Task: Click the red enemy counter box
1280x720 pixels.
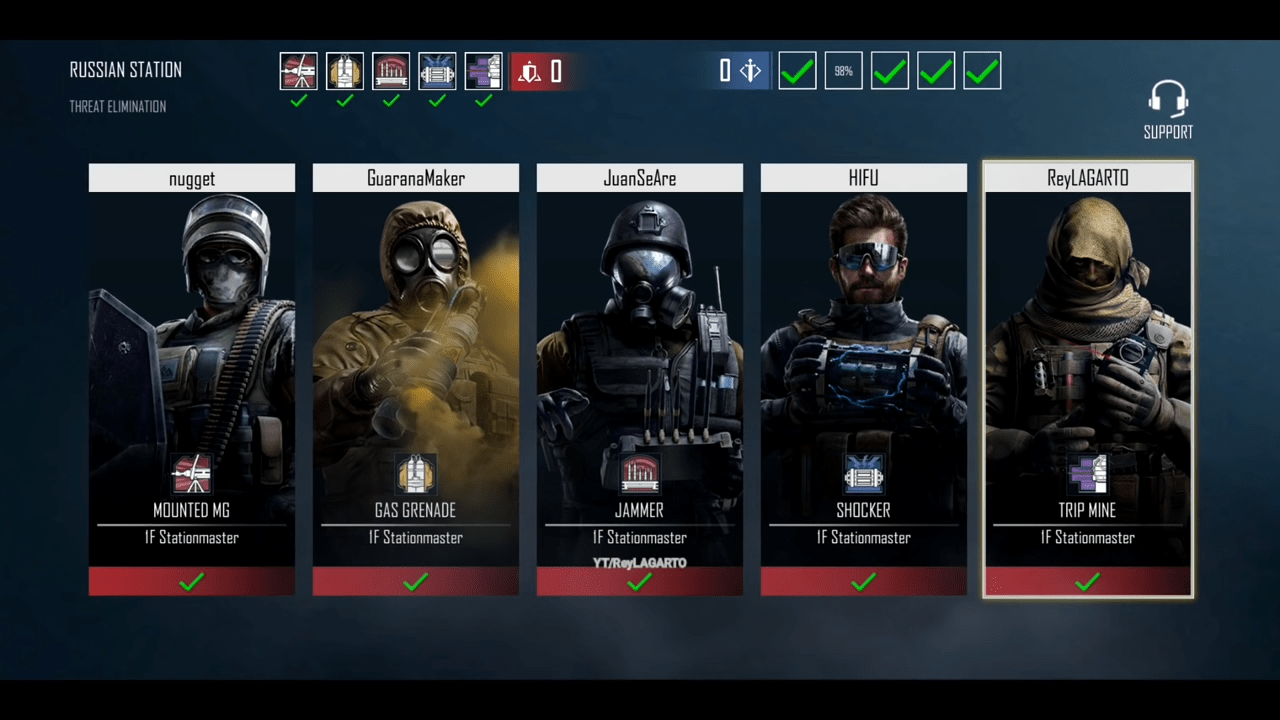Action: (x=539, y=71)
